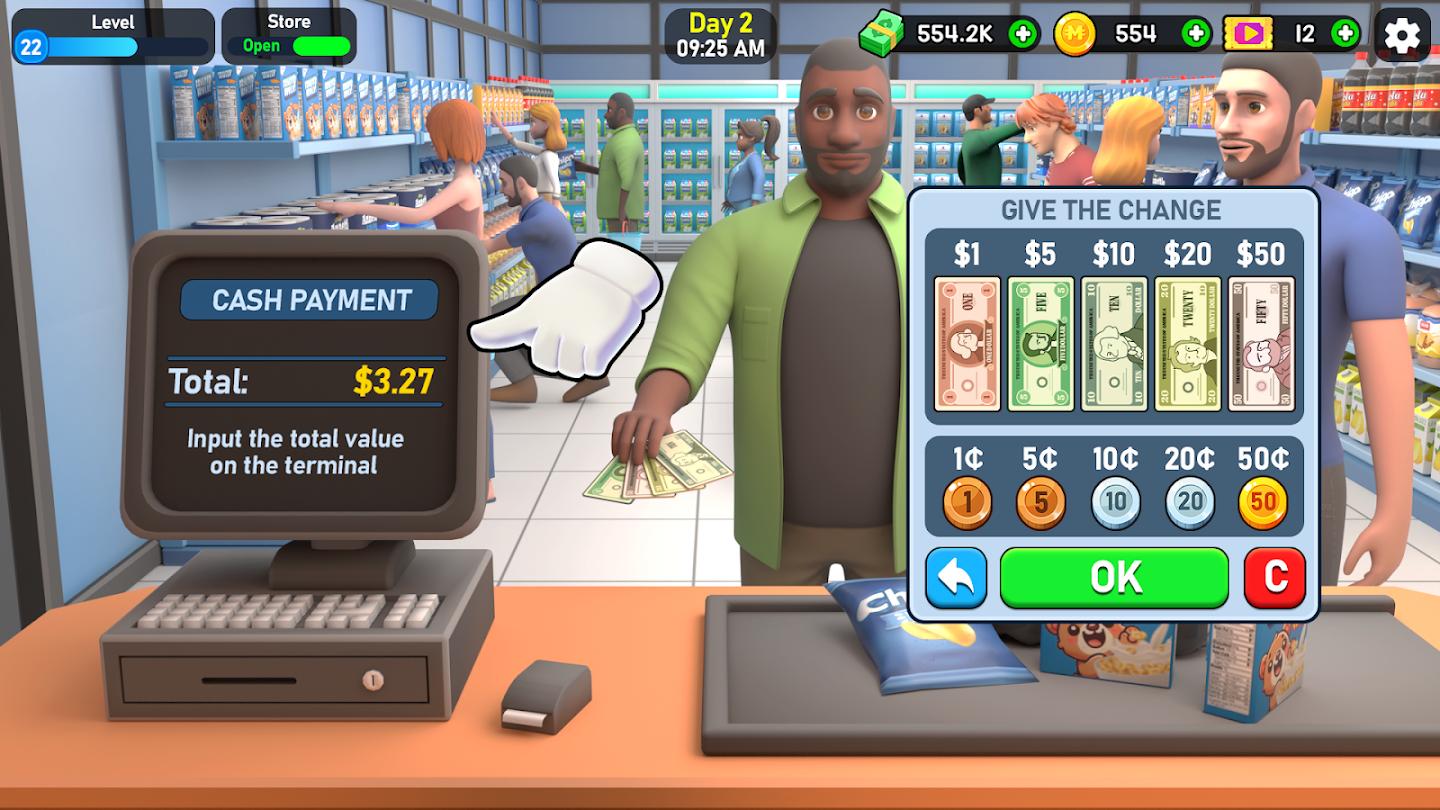Toggle the Store Open switch
The width and height of the screenshot is (1440, 810).
[x=310, y=44]
